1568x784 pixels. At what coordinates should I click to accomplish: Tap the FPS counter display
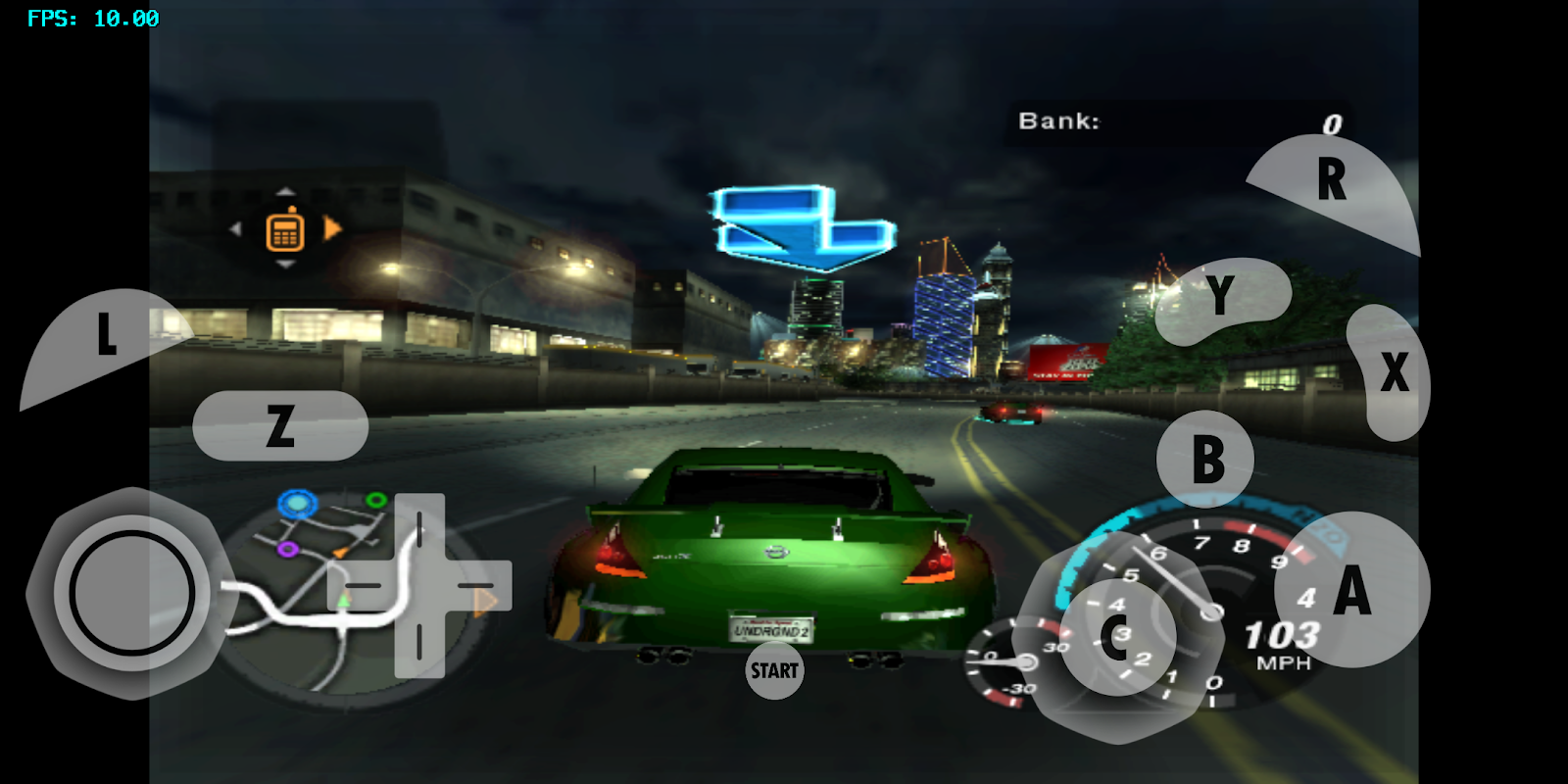coord(92,16)
